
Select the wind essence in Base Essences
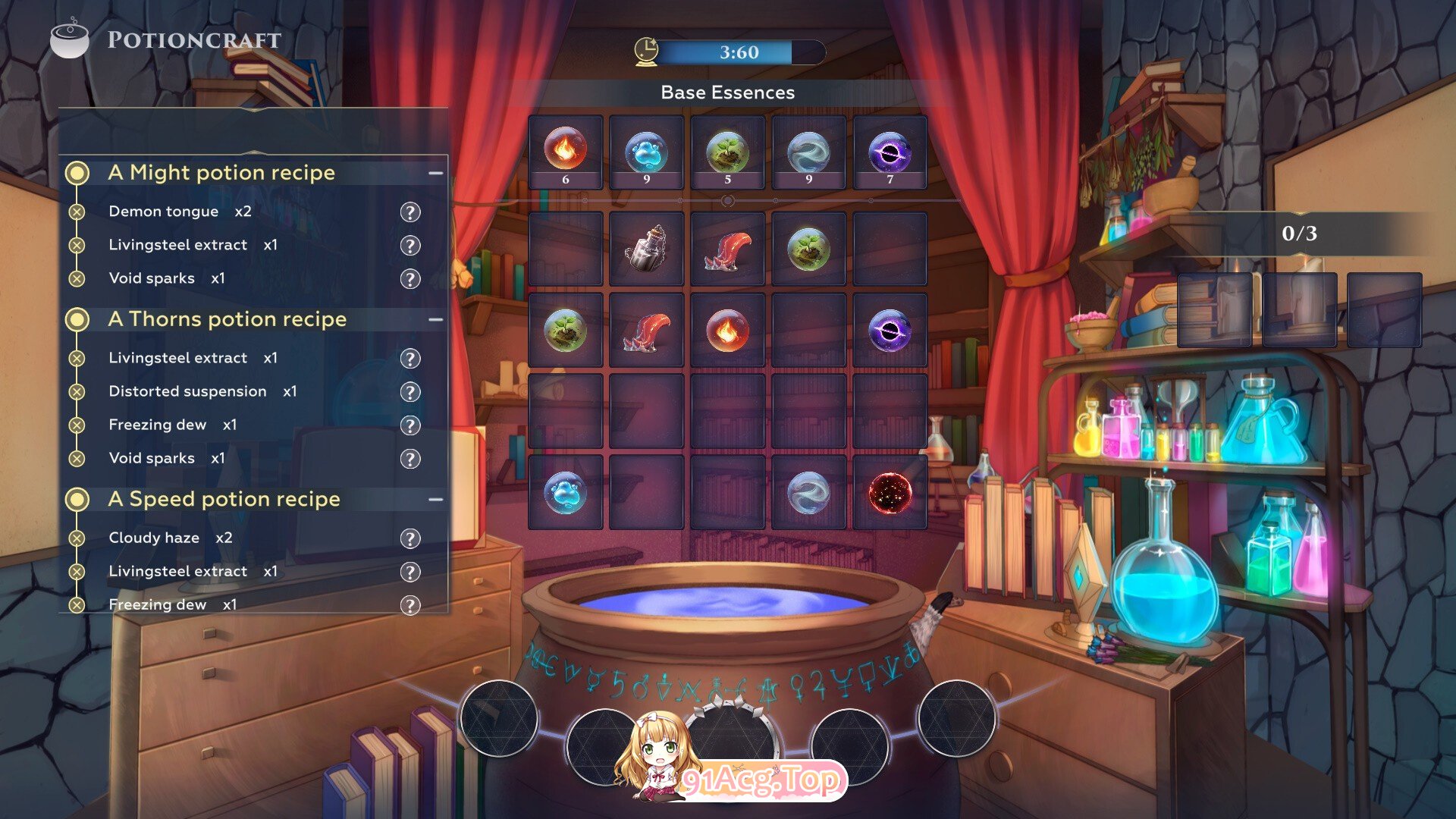click(x=808, y=151)
